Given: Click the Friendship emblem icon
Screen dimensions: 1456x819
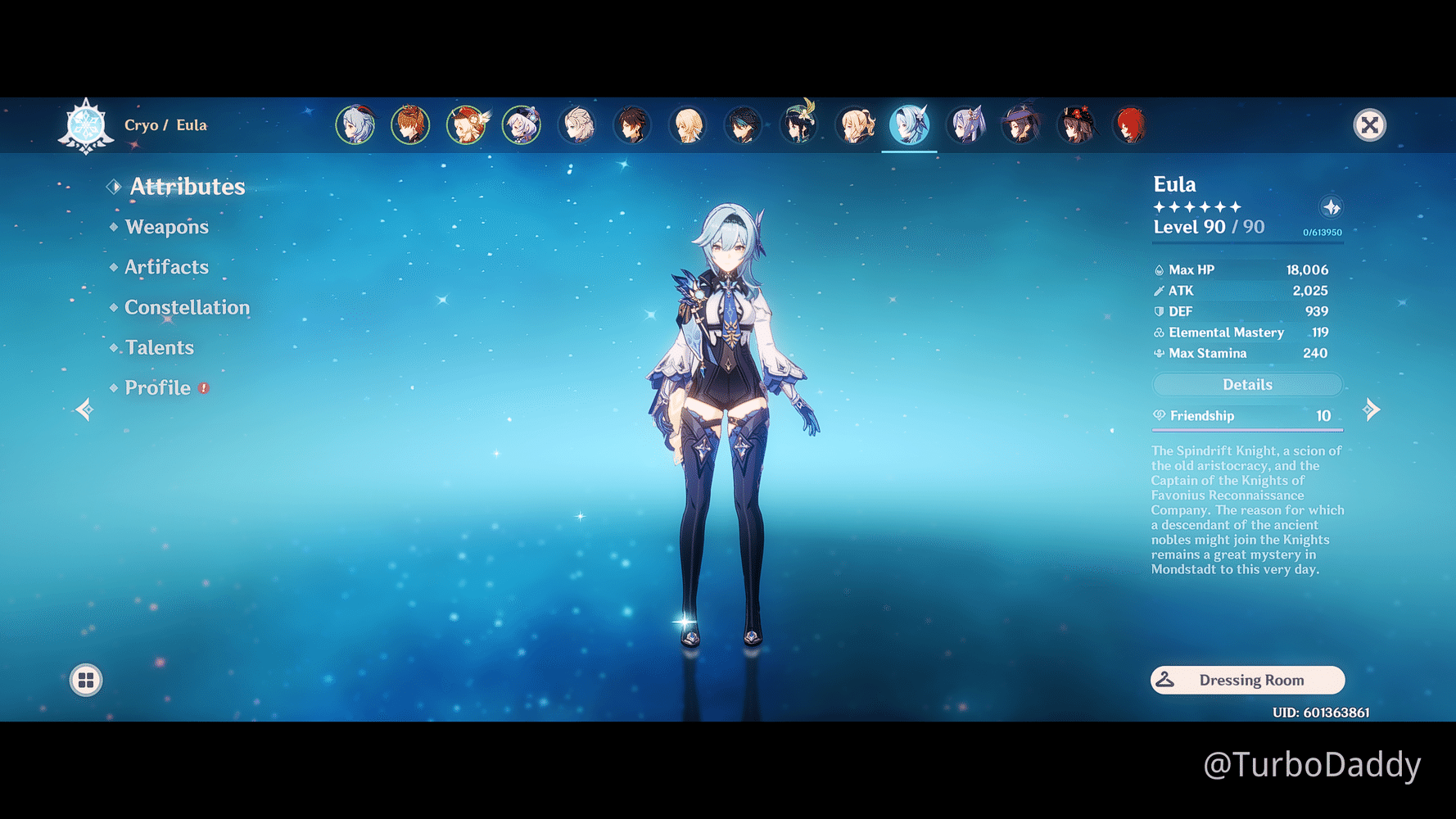Looking at the screenshot, I should click(x=1160, y=415).
